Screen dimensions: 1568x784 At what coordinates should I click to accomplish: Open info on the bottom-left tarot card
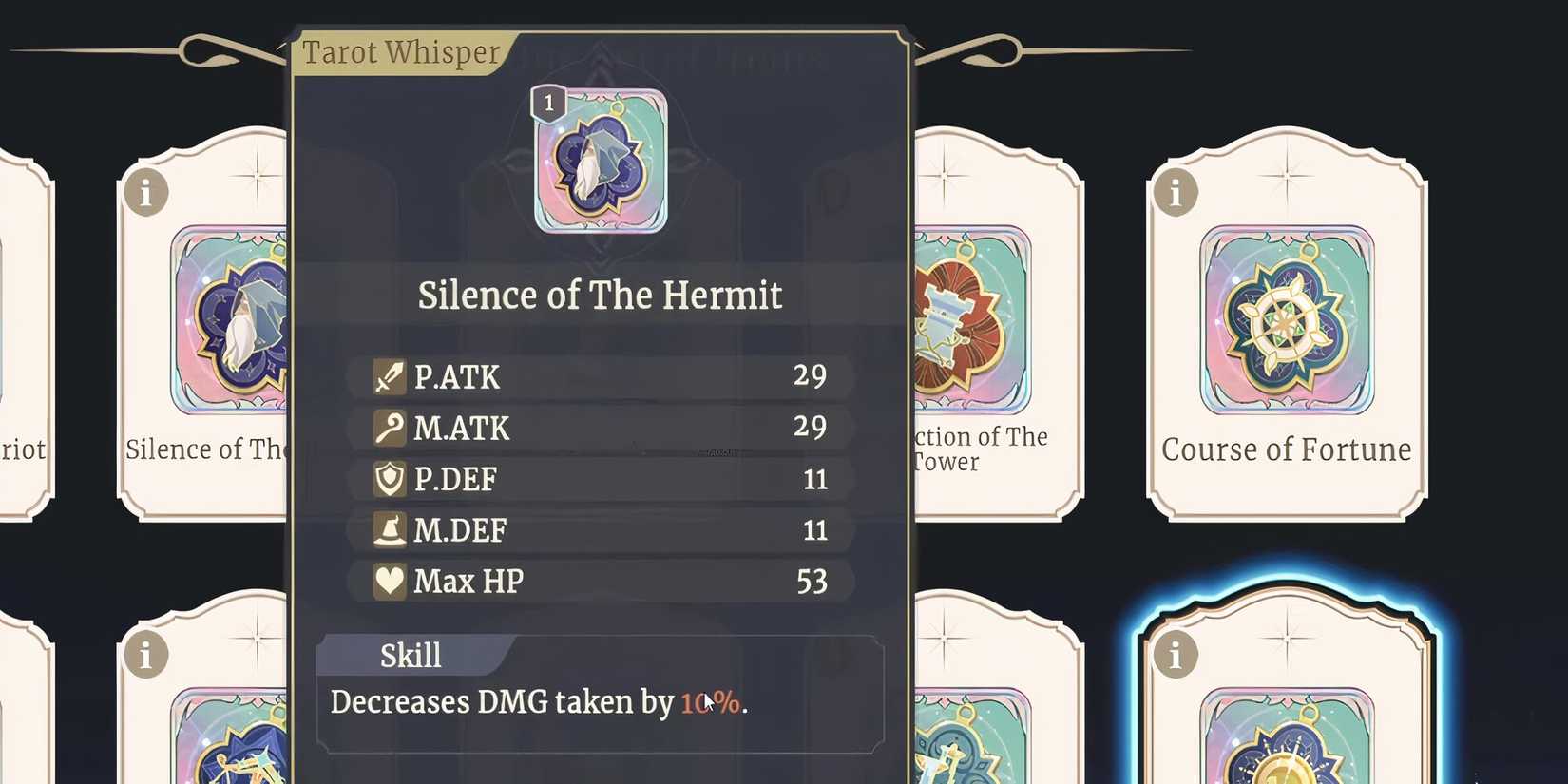[145, 654]
